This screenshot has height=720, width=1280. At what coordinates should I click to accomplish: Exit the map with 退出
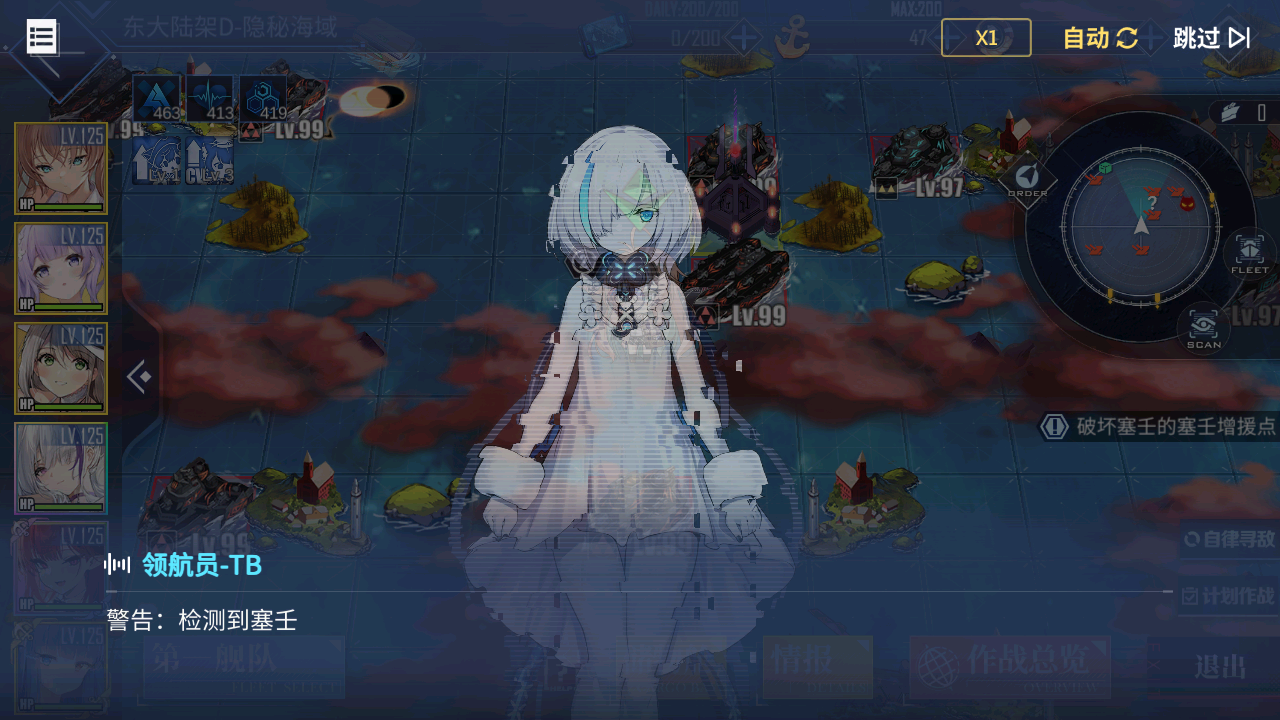click(x=1220, y=666)
